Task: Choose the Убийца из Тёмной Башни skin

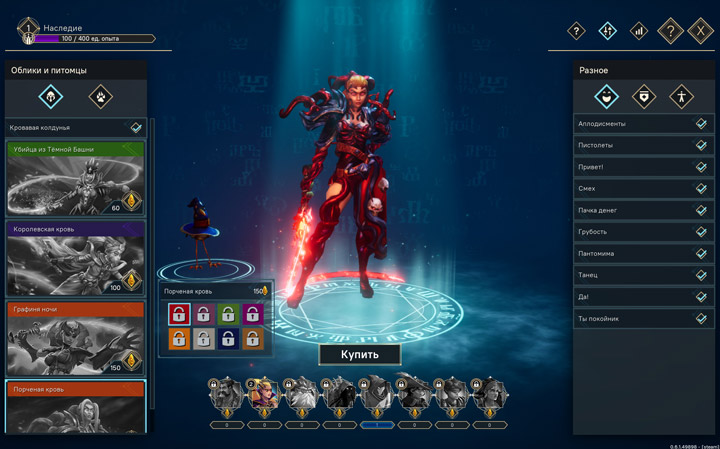Action: [x=75, y=178]
